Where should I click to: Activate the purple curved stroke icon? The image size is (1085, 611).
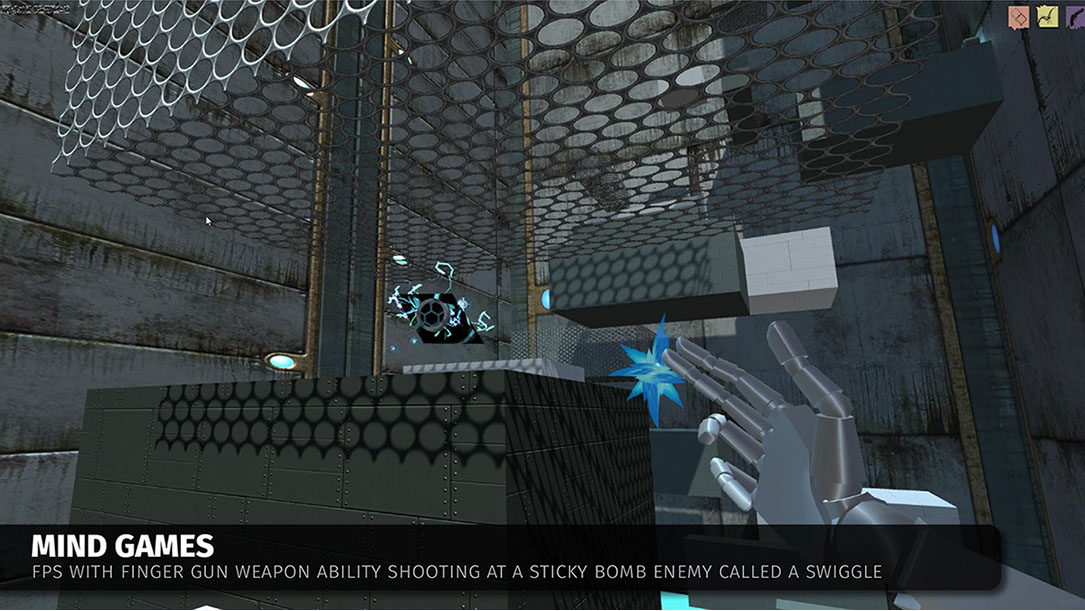pyautogui.click(x=1075, y=17)
